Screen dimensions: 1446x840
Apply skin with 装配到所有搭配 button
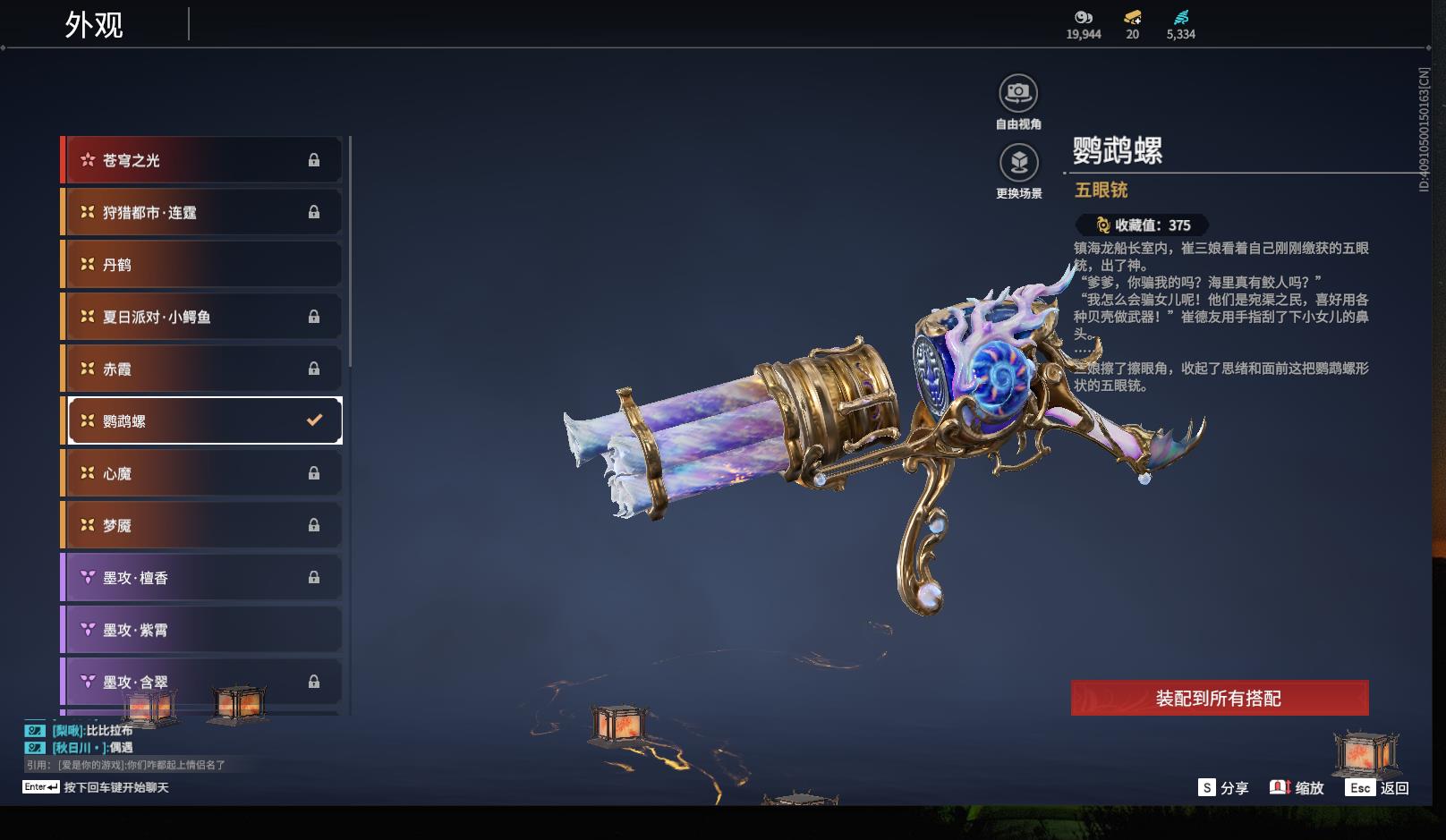pos(1219,698)
